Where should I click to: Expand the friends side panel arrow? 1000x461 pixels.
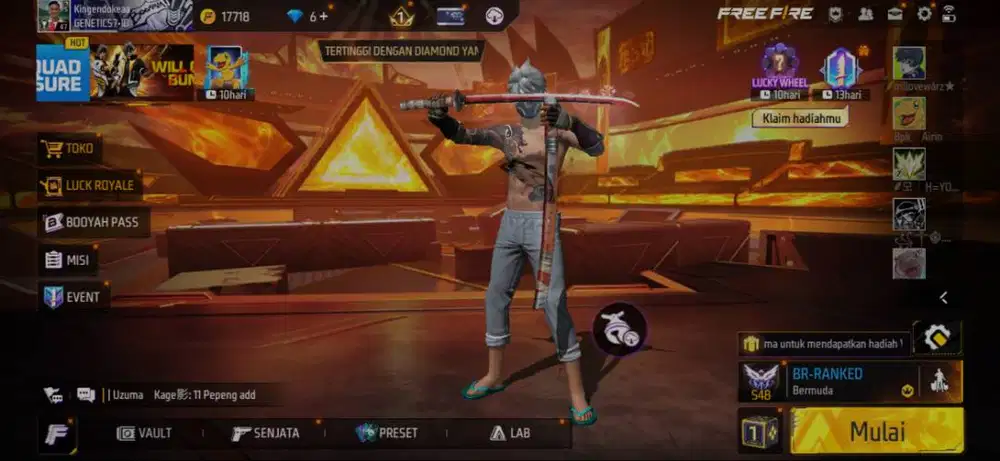tap(943, 297)
